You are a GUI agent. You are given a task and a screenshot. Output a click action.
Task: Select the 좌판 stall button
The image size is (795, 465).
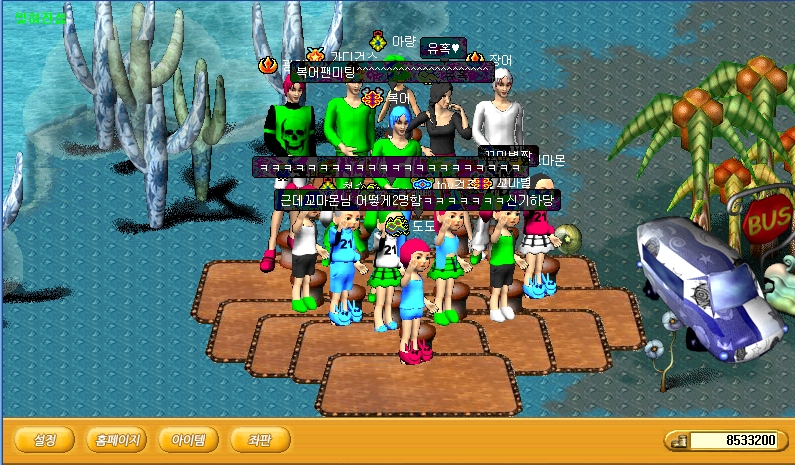(260, 439)
